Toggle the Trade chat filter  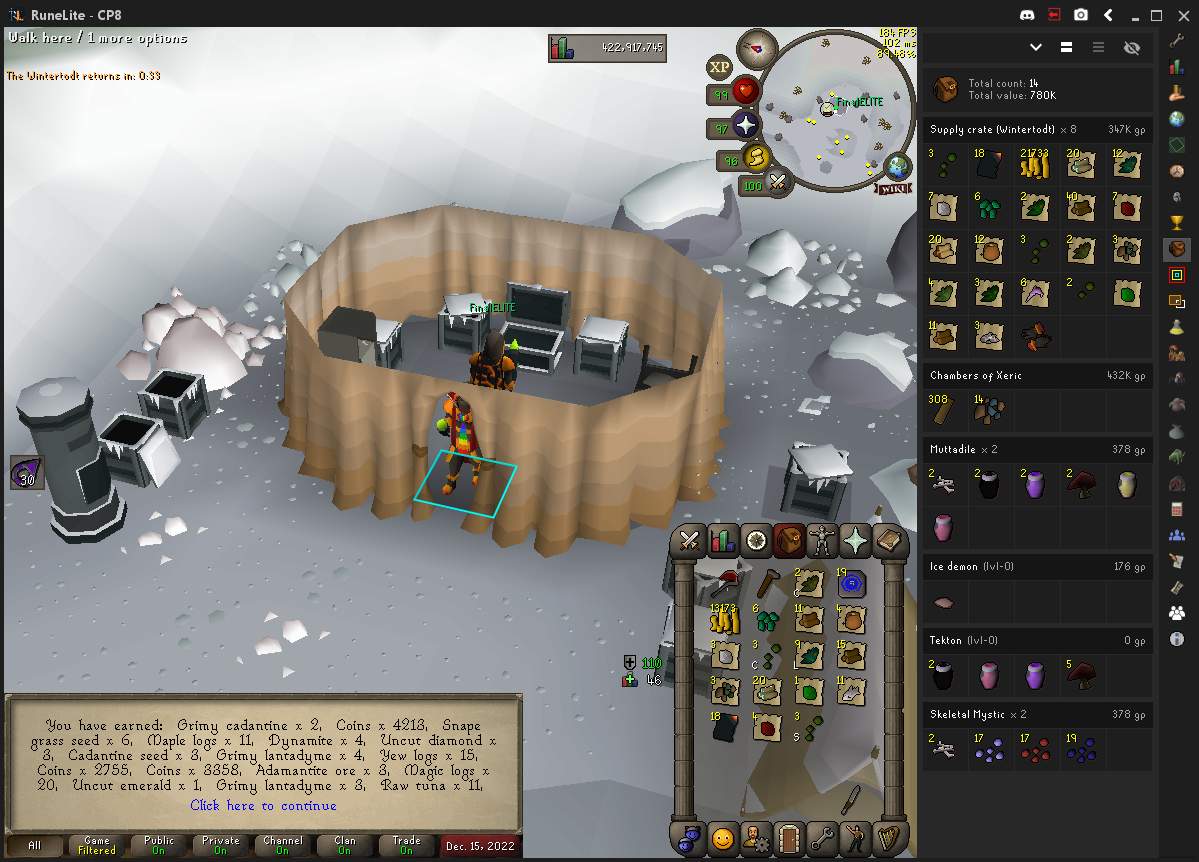(x=407, y=846)
